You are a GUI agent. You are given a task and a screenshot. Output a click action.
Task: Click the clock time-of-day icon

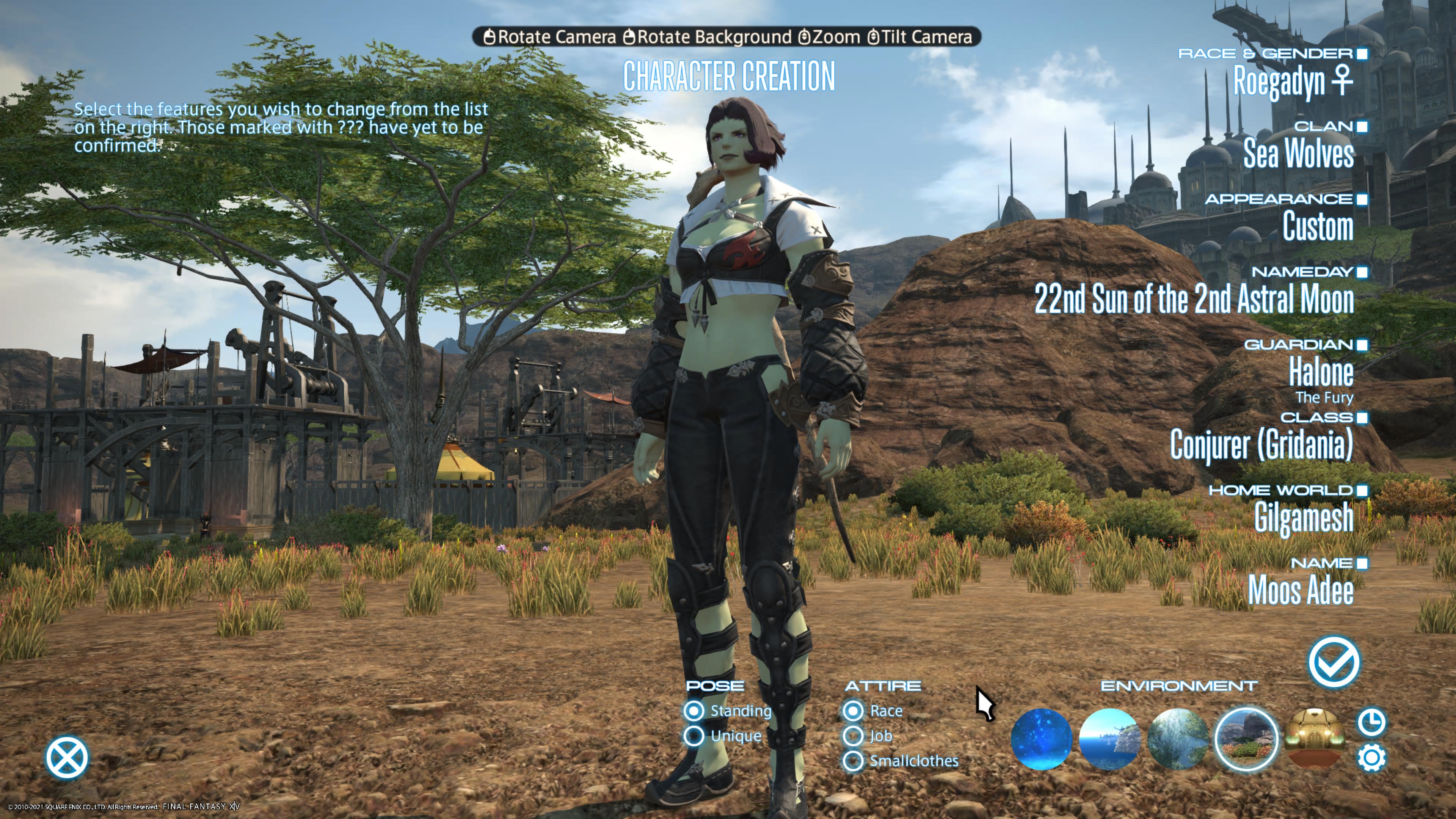click(x=1371, y=722)
